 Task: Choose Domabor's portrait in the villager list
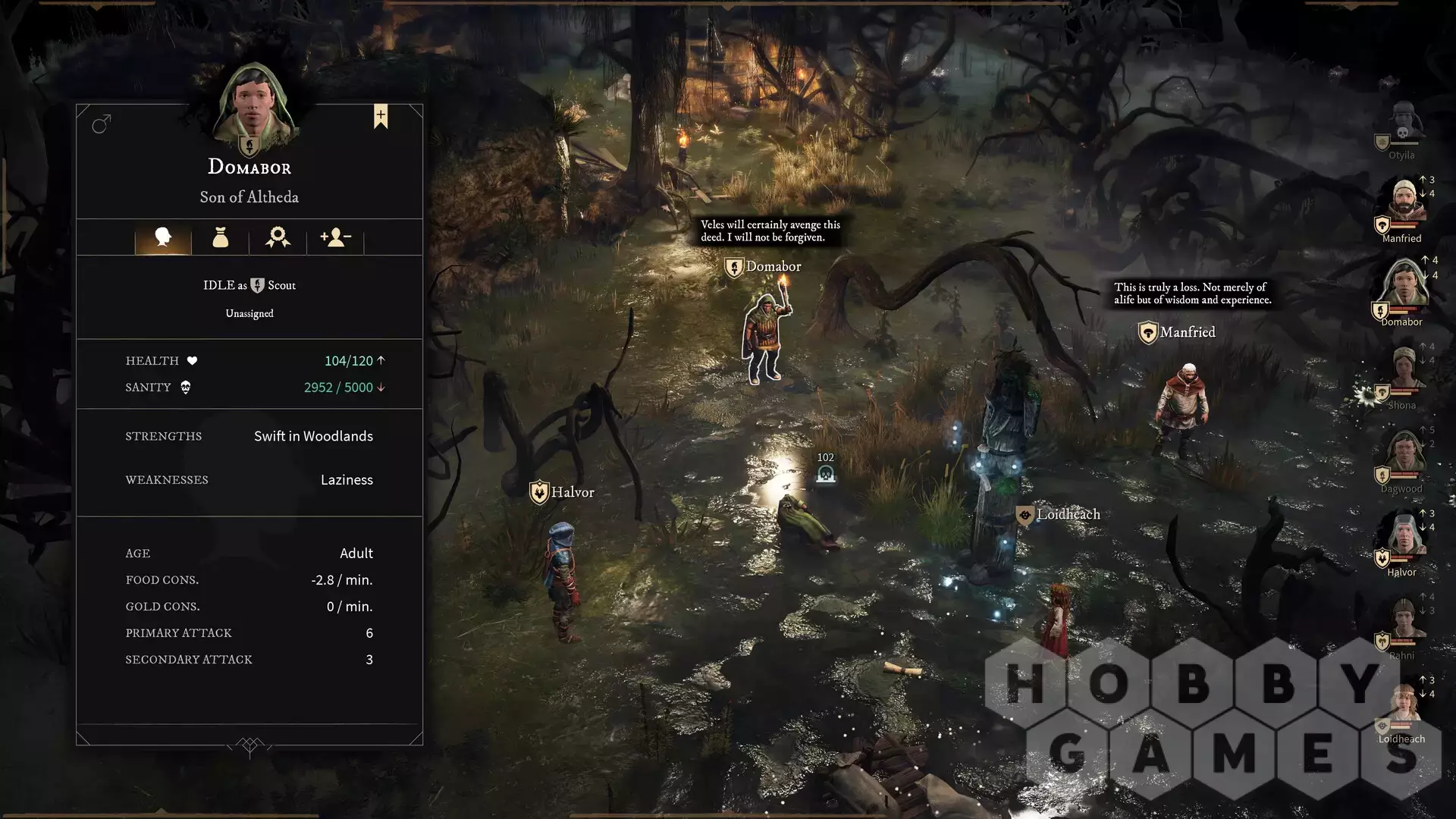1404,286
